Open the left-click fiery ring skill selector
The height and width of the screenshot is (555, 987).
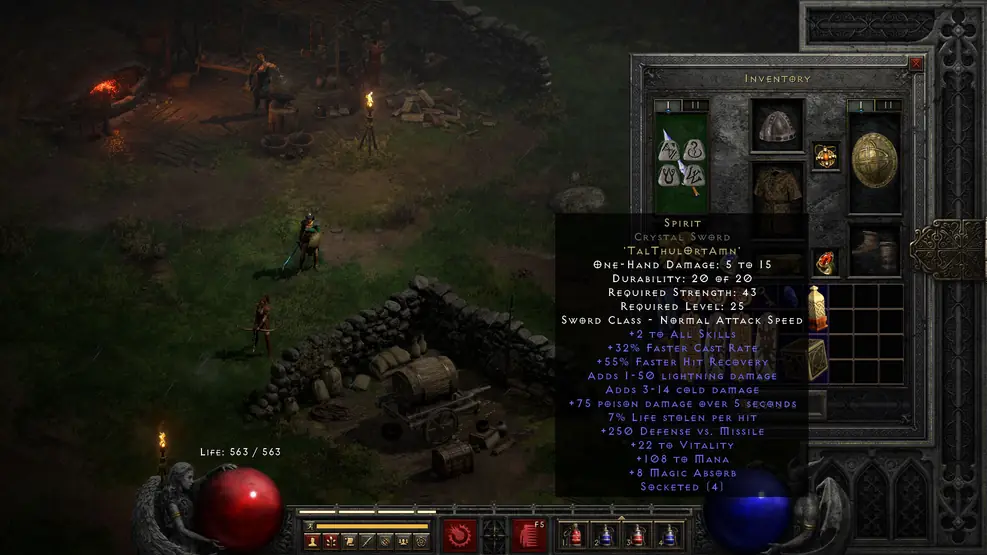coord(461,533)
